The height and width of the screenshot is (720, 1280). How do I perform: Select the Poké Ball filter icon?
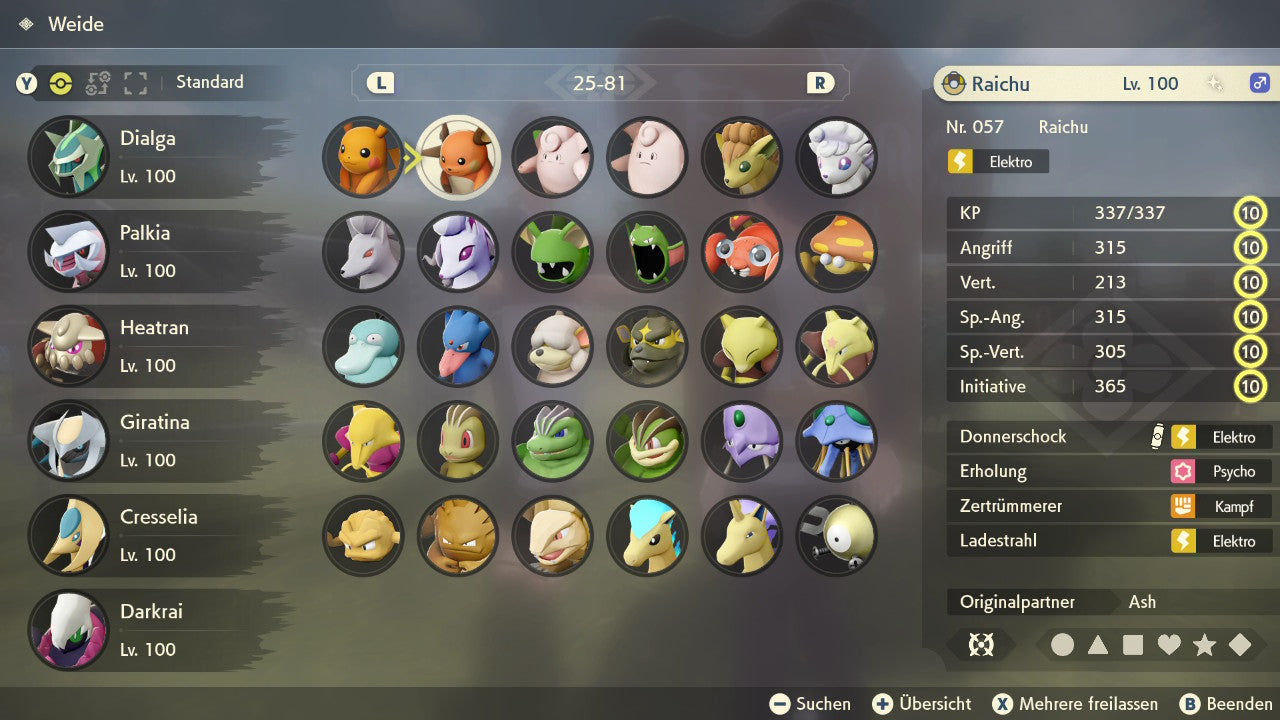coord(62,84)
